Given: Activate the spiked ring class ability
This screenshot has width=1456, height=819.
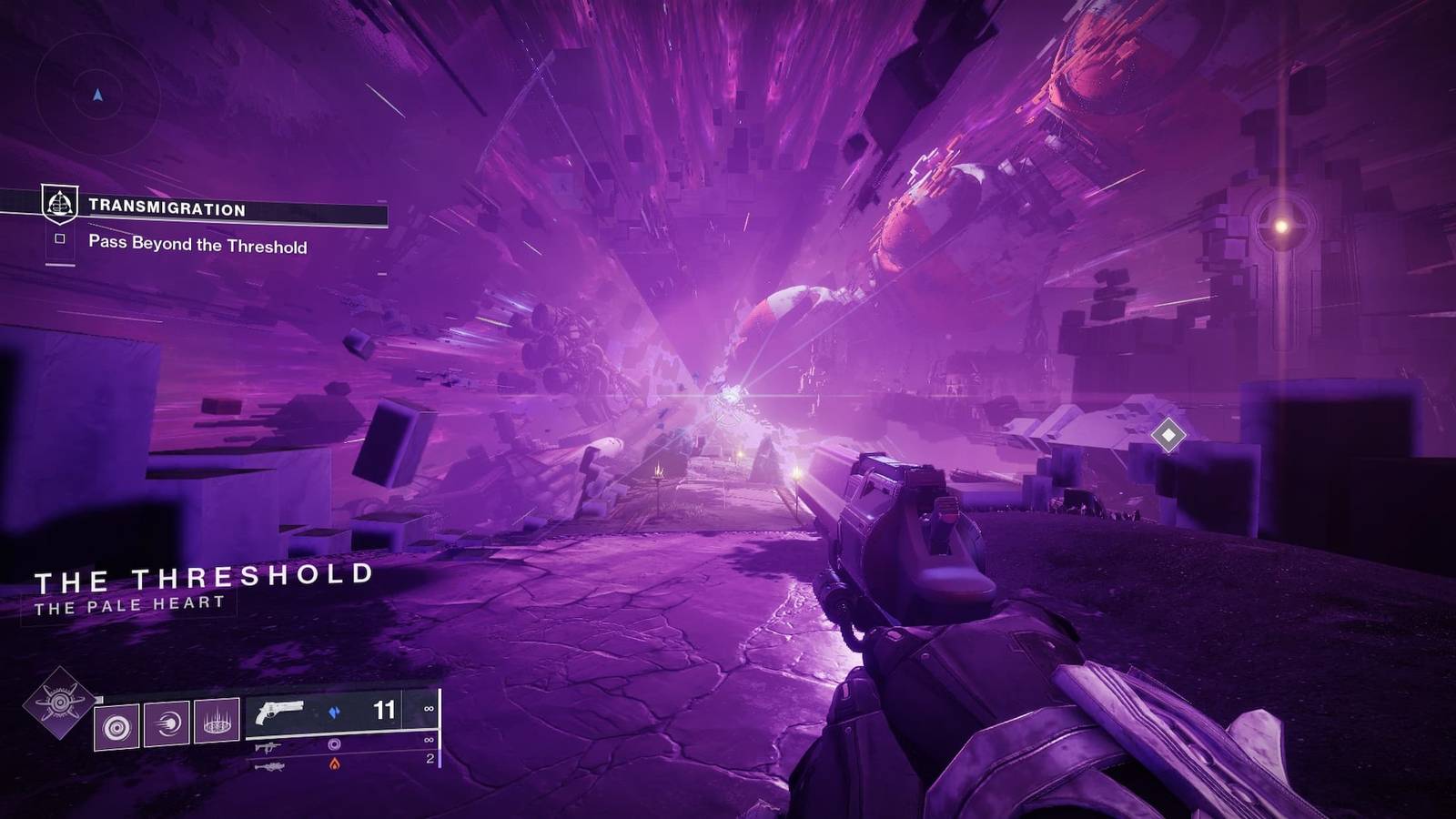Looking at the screenshot, I should [x=217, y=722].
